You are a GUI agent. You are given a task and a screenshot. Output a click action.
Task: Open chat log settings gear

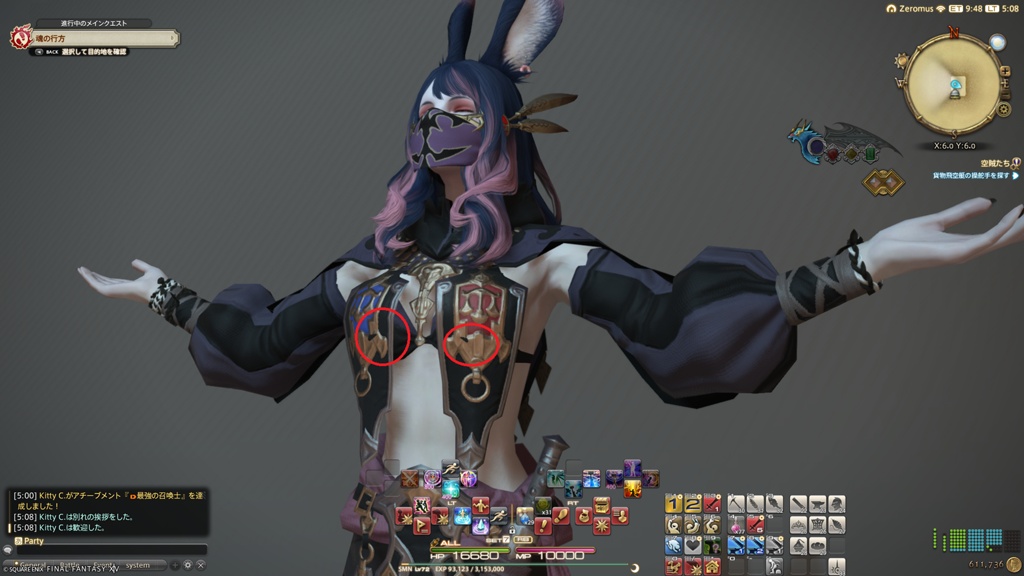[187, 565]
